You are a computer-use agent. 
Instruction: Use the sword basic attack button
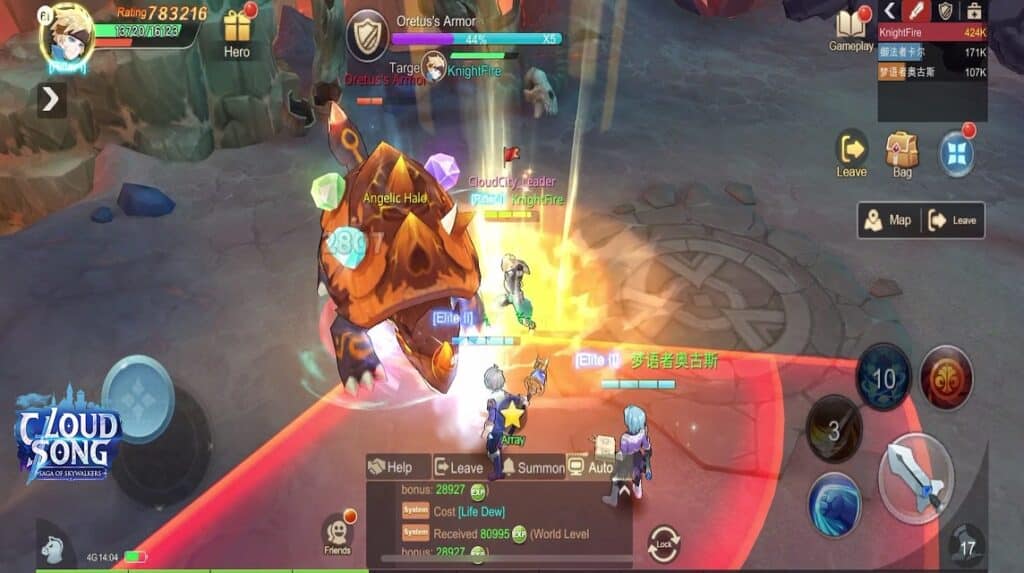[x=915, y=478]
